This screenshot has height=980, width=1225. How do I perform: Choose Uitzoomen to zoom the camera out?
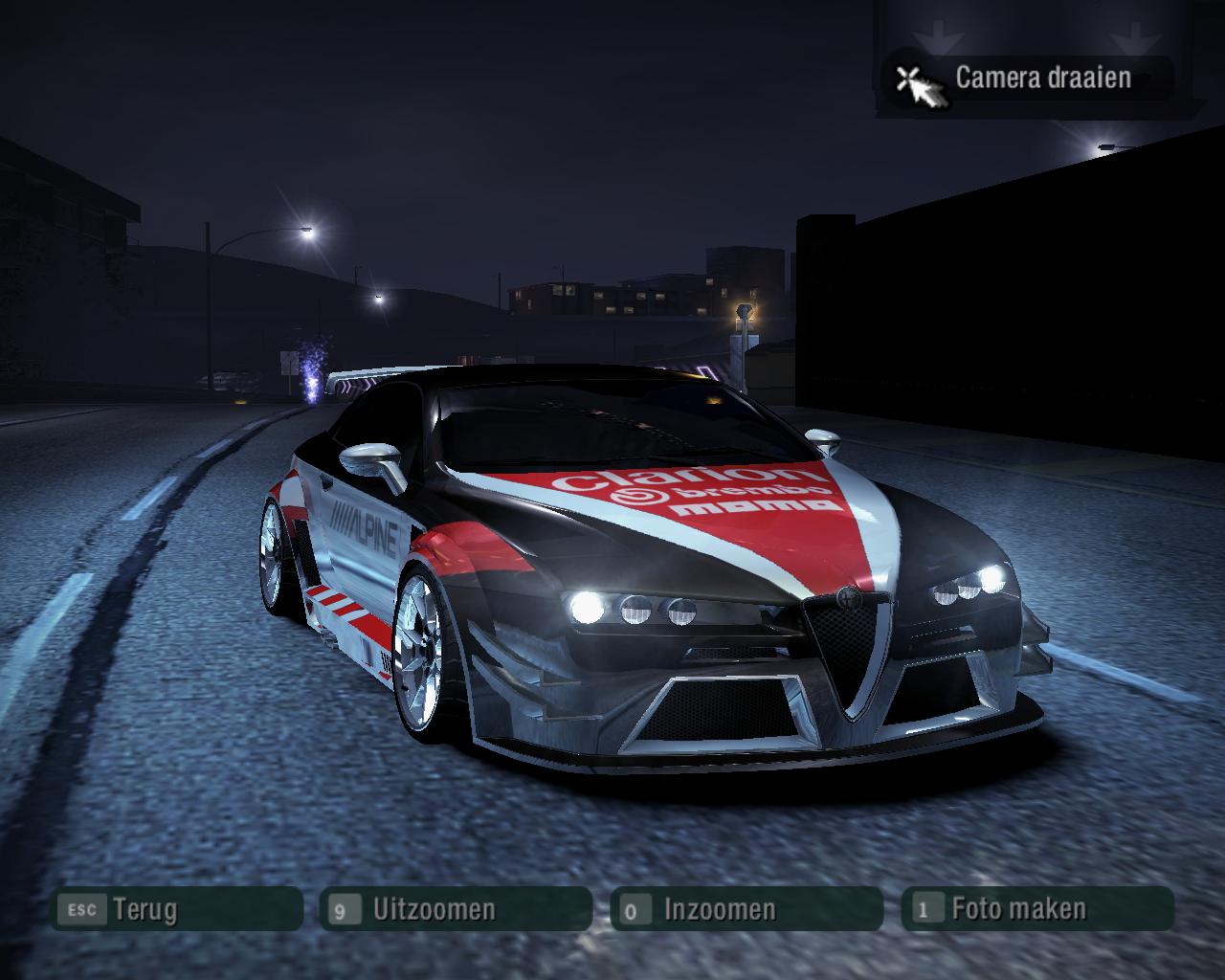coord(457,908)
